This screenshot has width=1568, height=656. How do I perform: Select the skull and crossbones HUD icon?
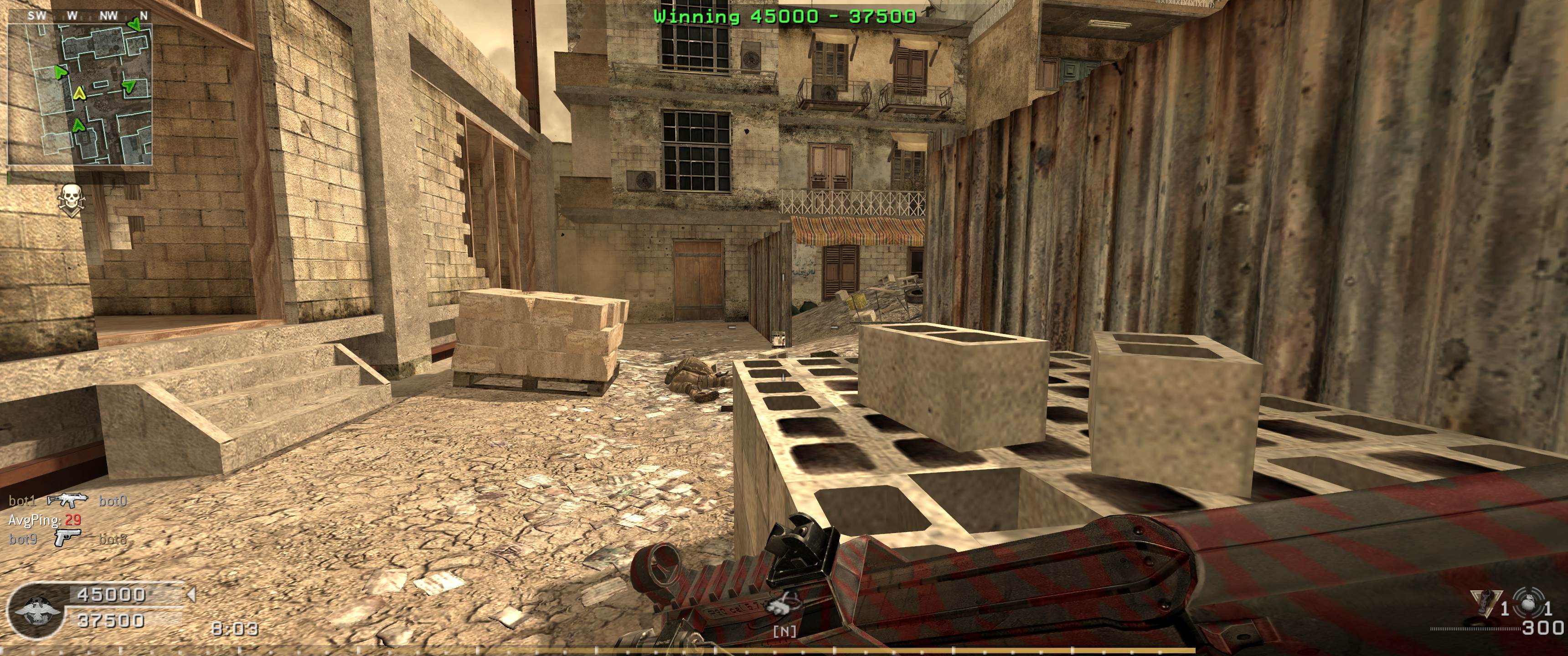tap(71, 200)
